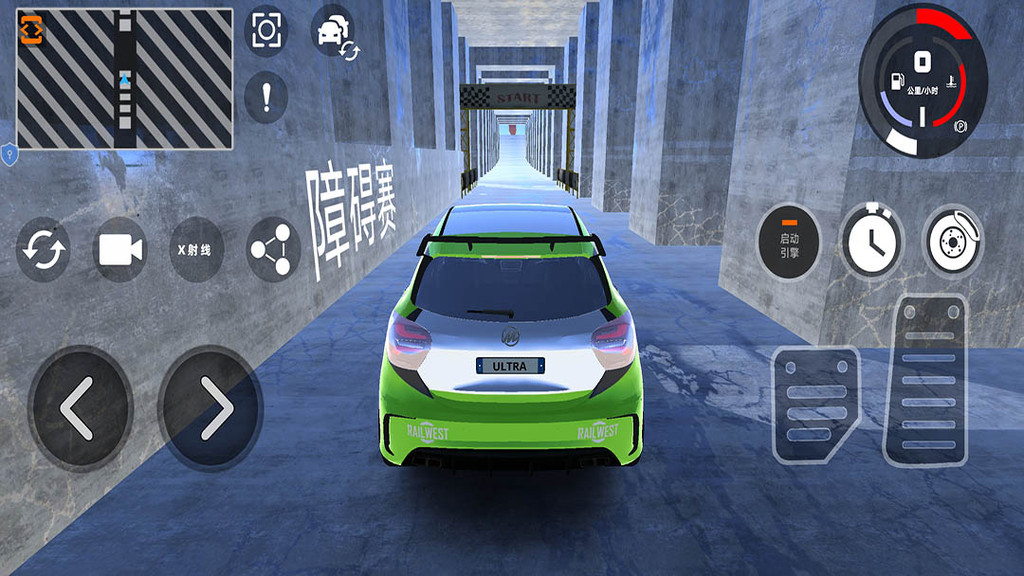Switch the camera view with the camera icon

(x=120, y=249)
